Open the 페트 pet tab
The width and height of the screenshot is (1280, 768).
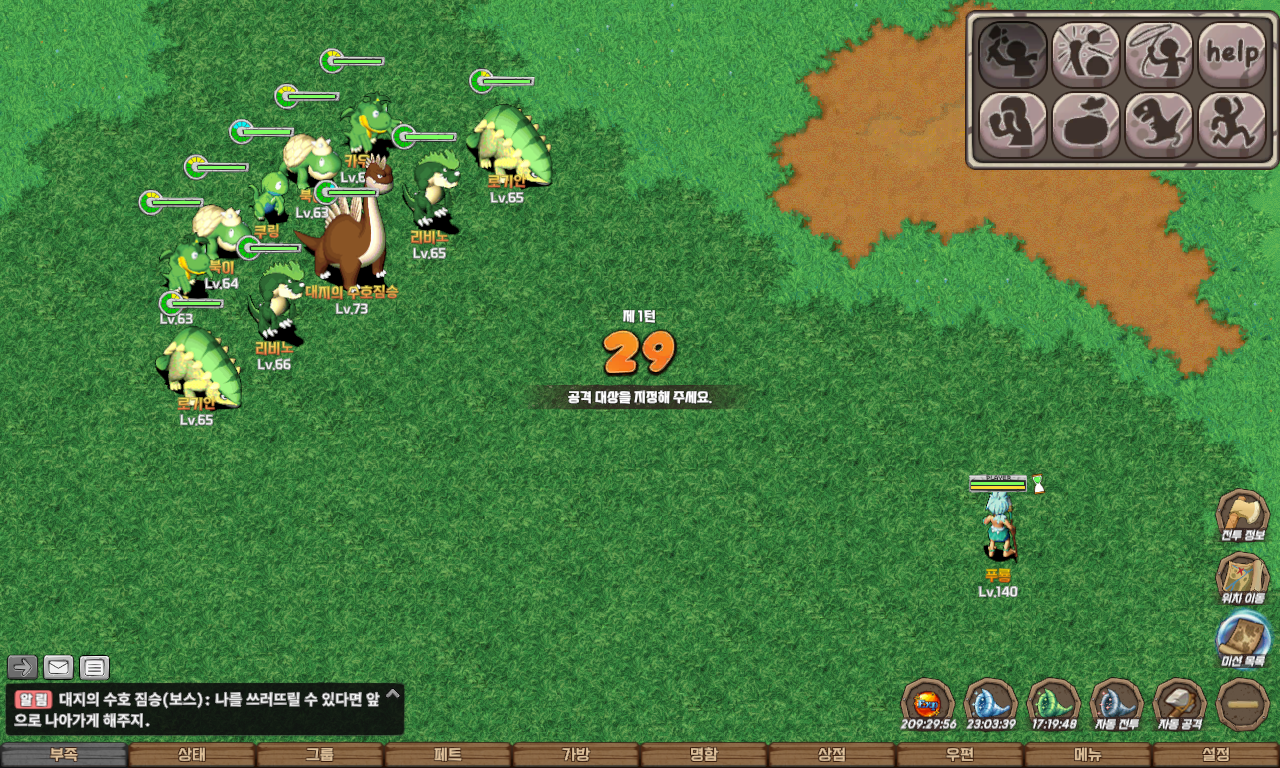pos(448,755)
